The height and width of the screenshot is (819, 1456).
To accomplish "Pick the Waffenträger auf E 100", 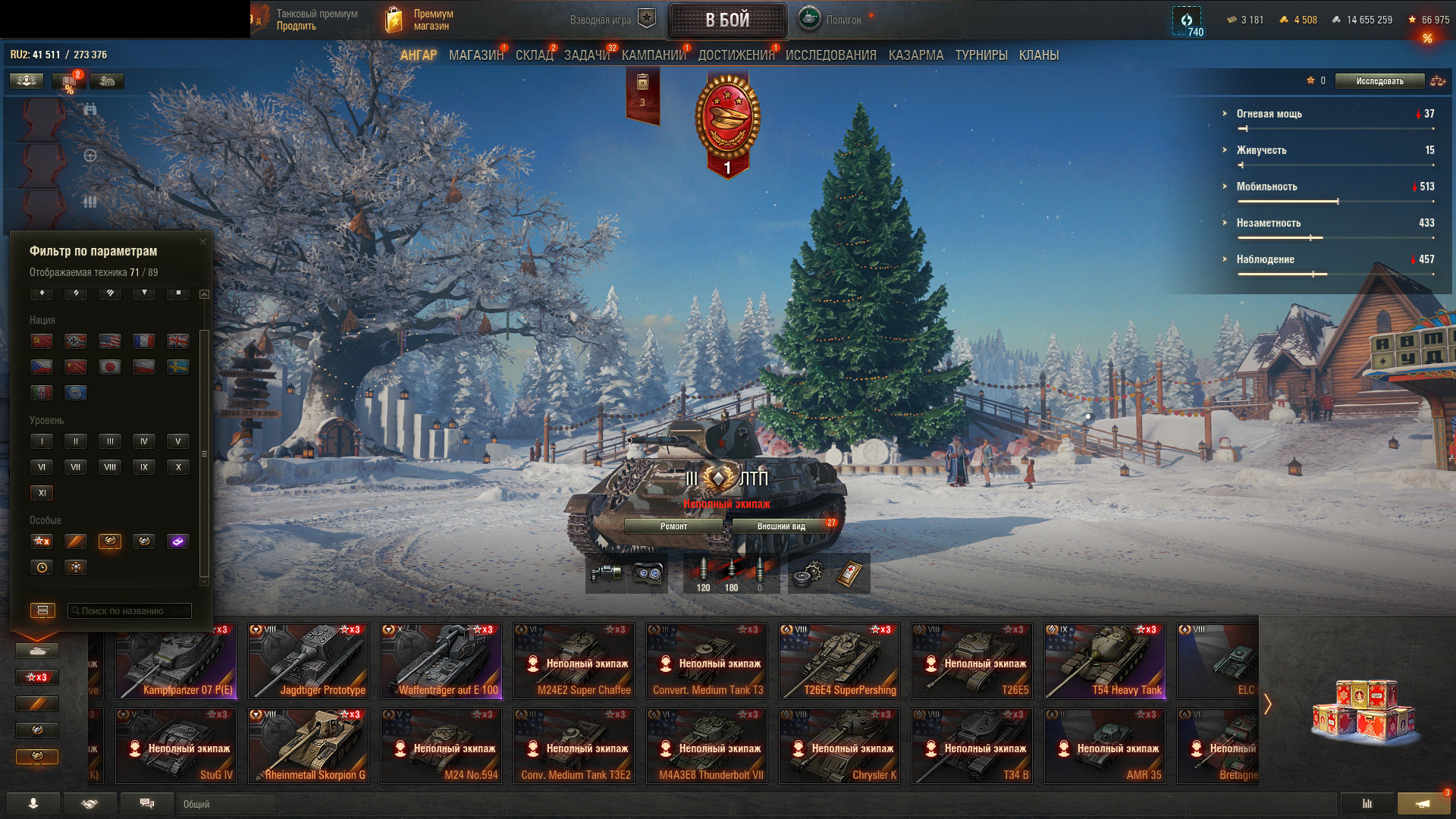I will [441, 661].
